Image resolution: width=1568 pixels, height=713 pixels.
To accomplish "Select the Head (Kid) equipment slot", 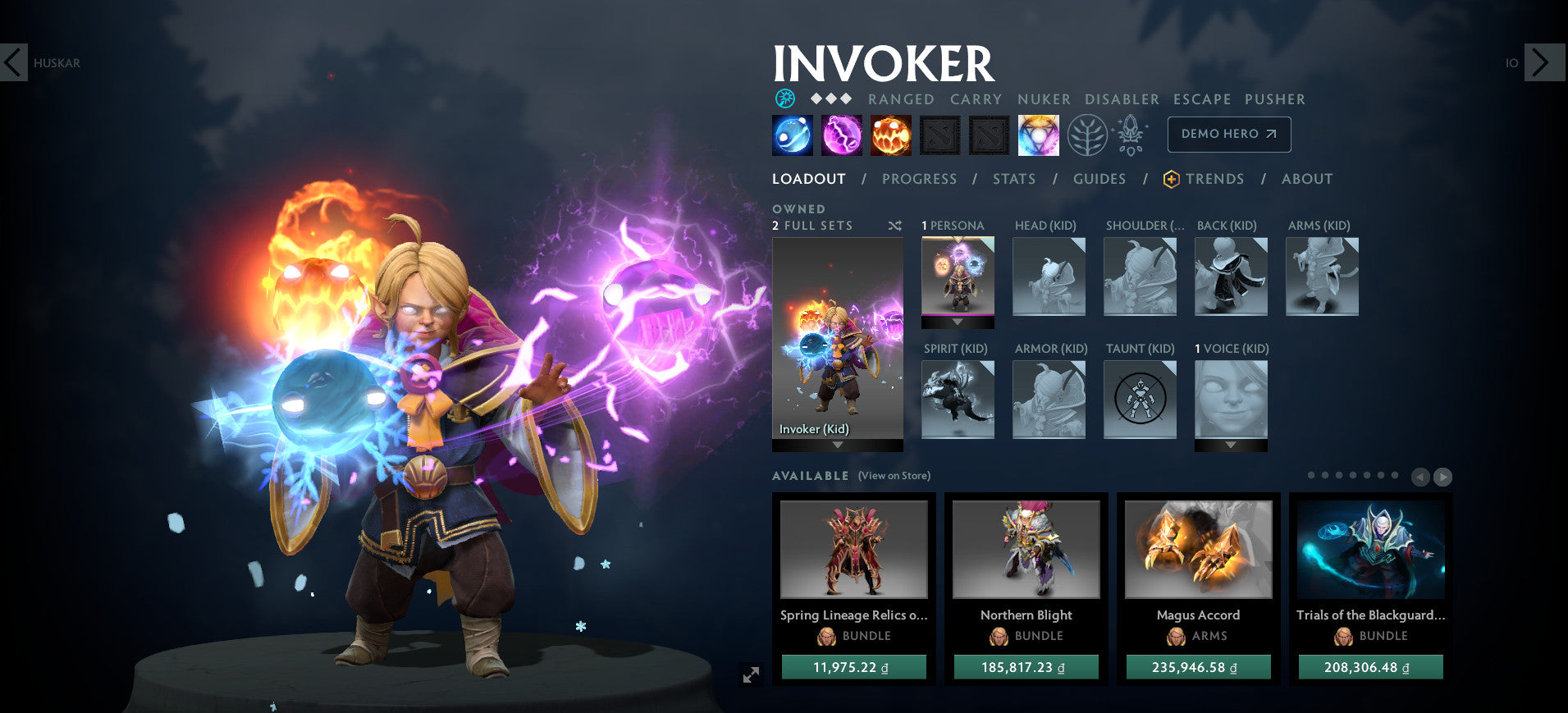I will 1049,277.
